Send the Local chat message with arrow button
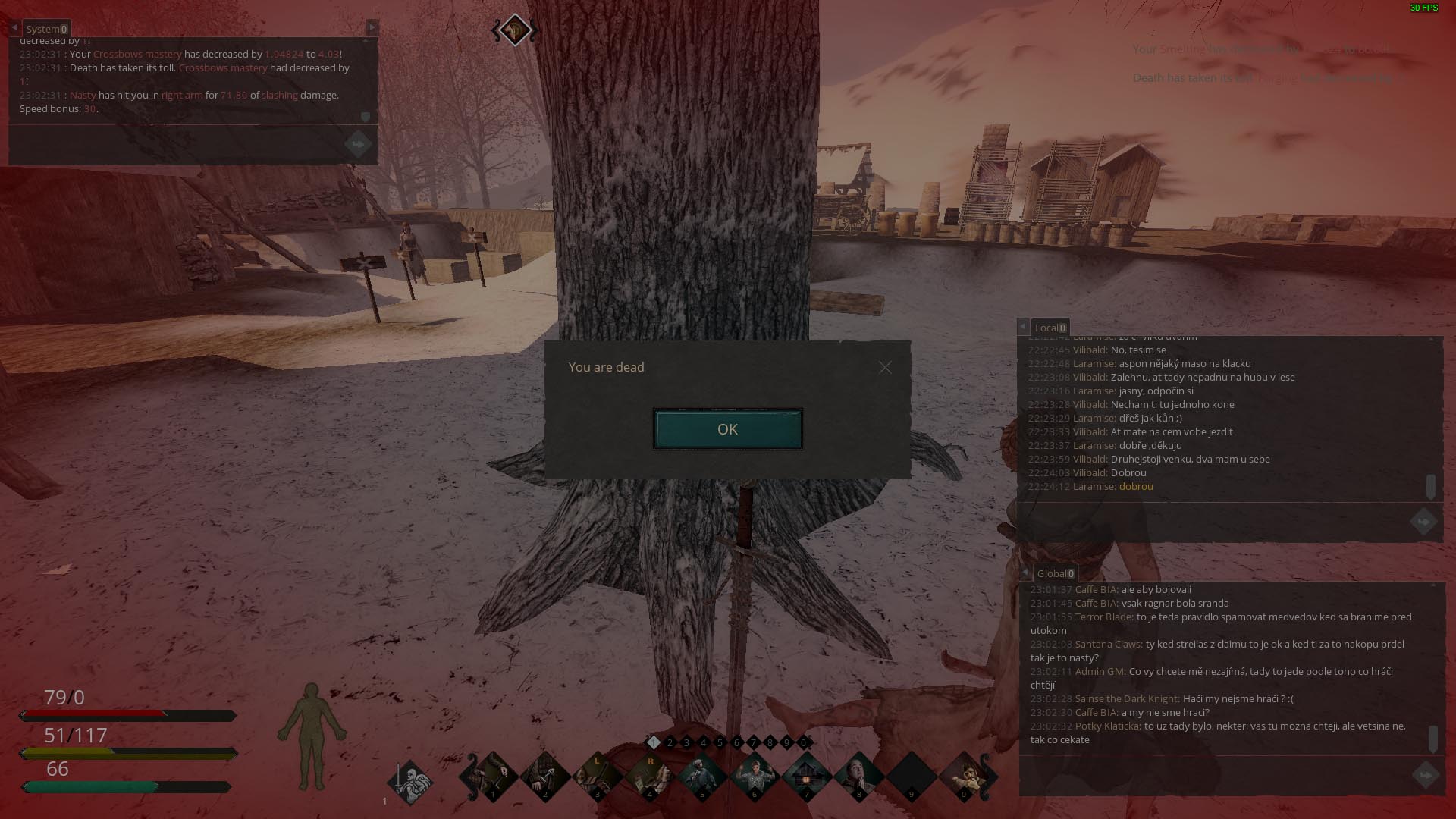The height and width of the screenshot is (819, 1456). [x=1423, y=522]
